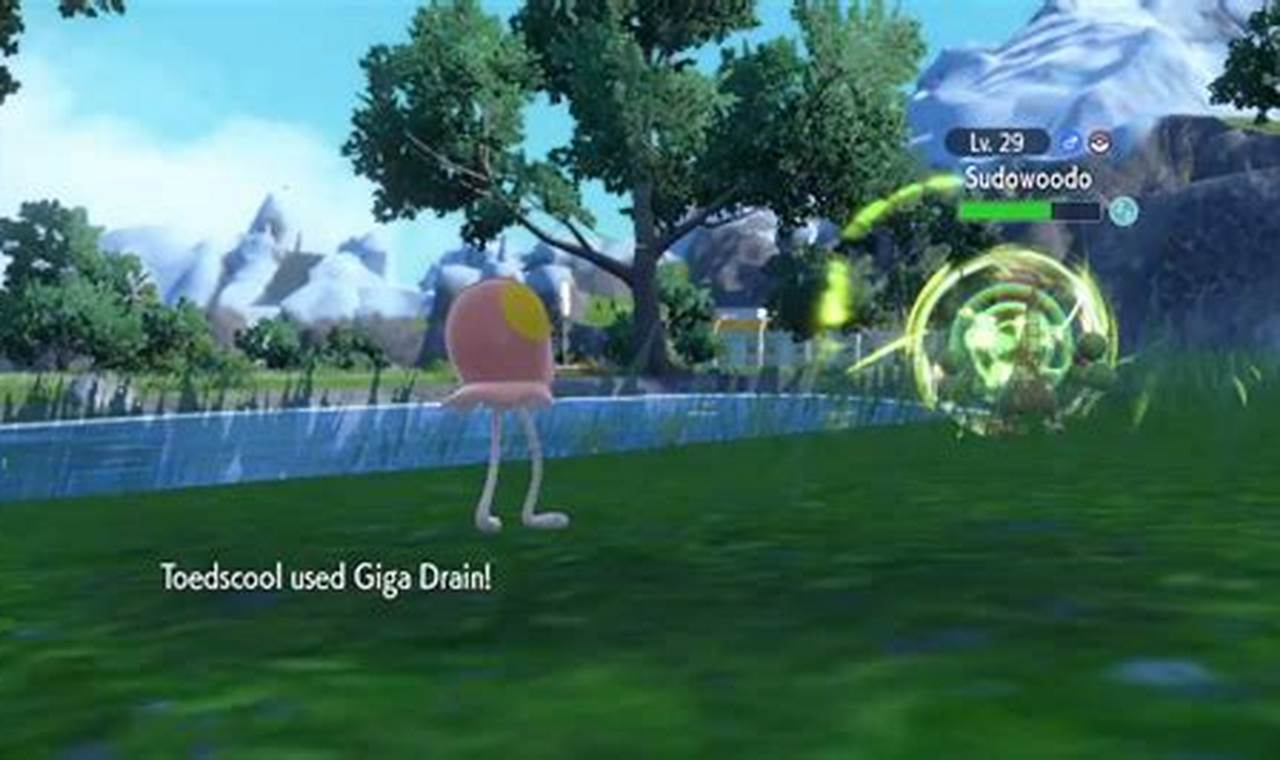1280x760 pixels.
Task: Toggle the dark depleted section of the HP bar
Action: (1073, 210)
